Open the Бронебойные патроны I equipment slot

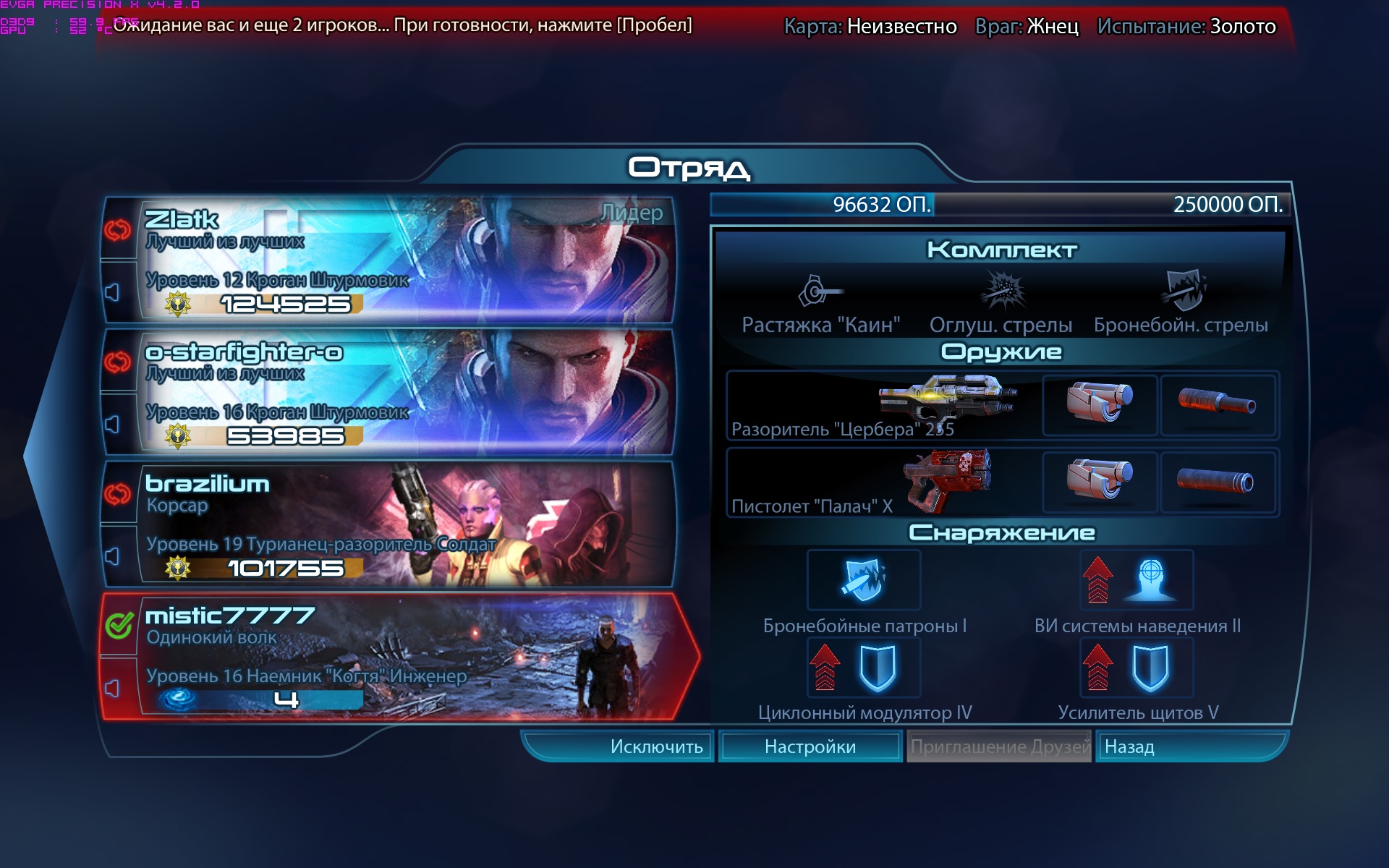(863, 580)
